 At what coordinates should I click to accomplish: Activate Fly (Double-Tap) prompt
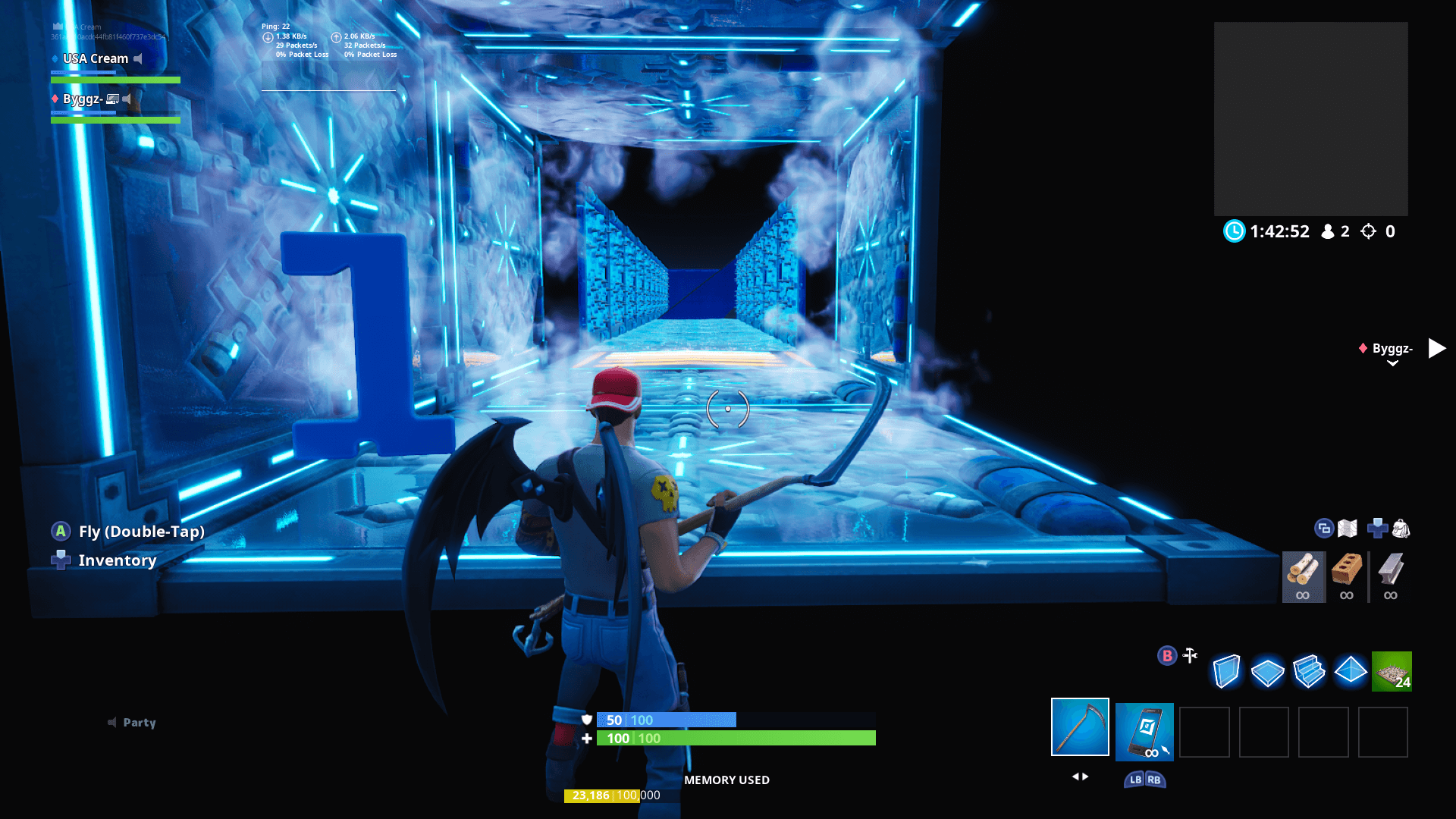click(140, 532)
